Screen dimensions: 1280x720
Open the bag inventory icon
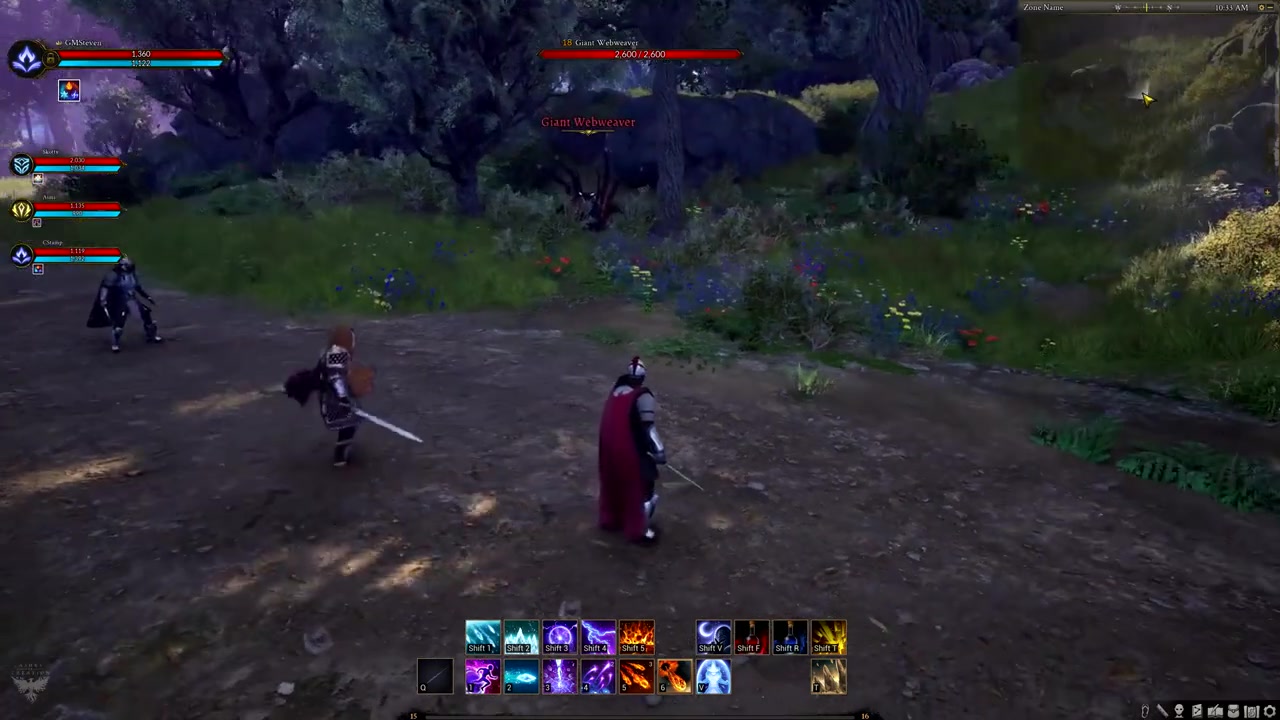[1233, 711]
